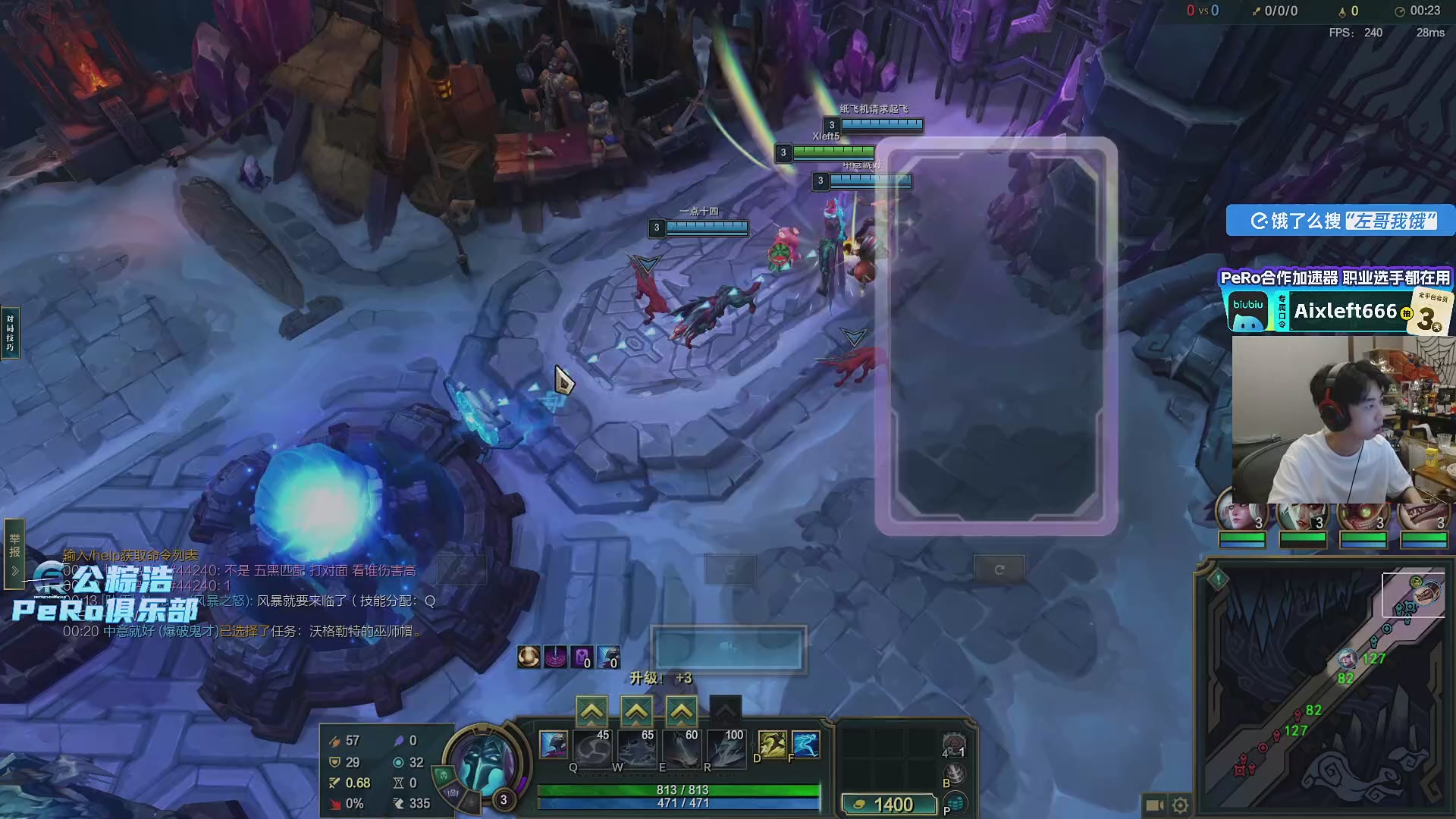
Task: Level up the W ability
Action: (x=636, y=712)
